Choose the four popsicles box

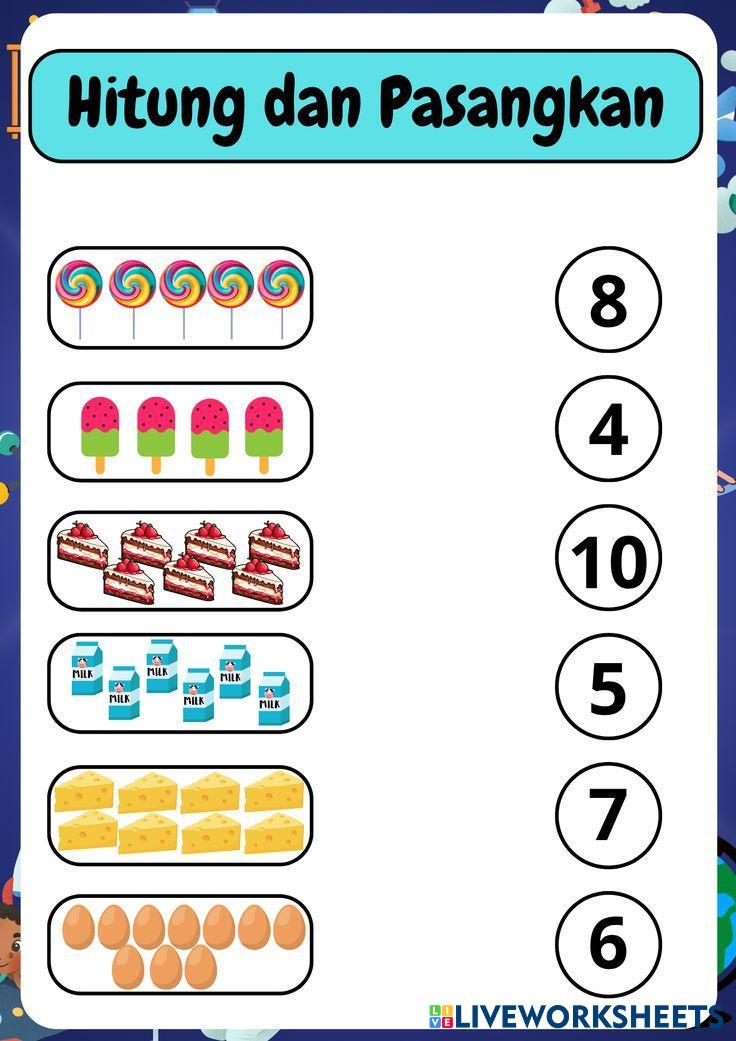180,432
